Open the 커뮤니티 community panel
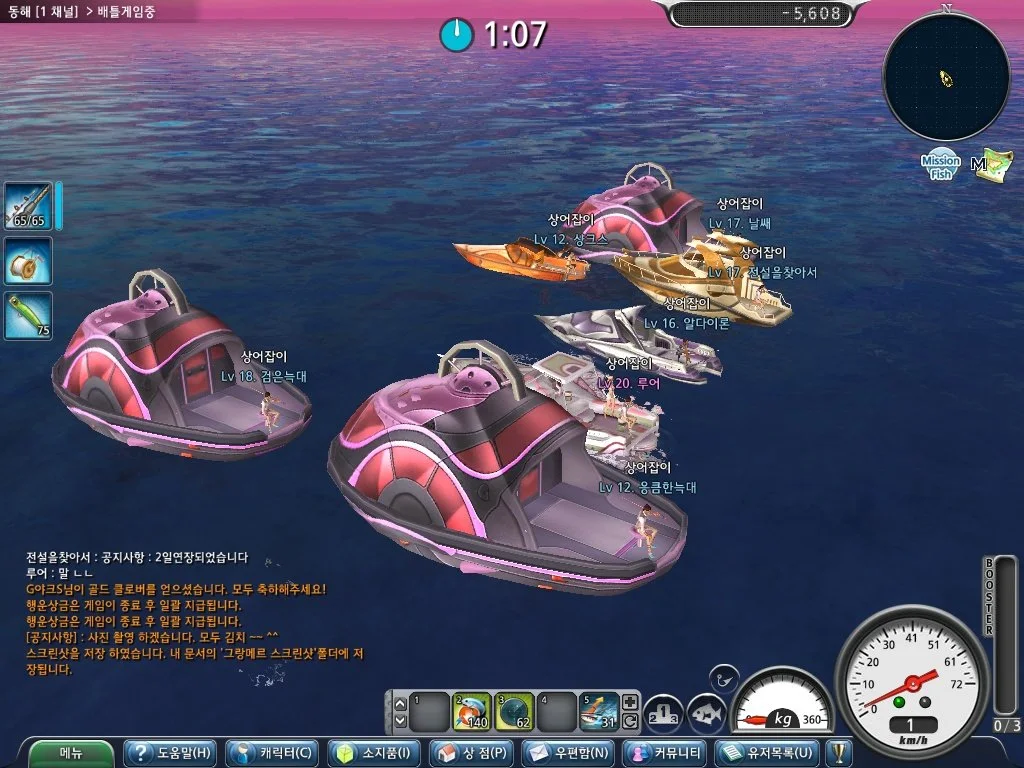1024x768 pixels. 665,752
